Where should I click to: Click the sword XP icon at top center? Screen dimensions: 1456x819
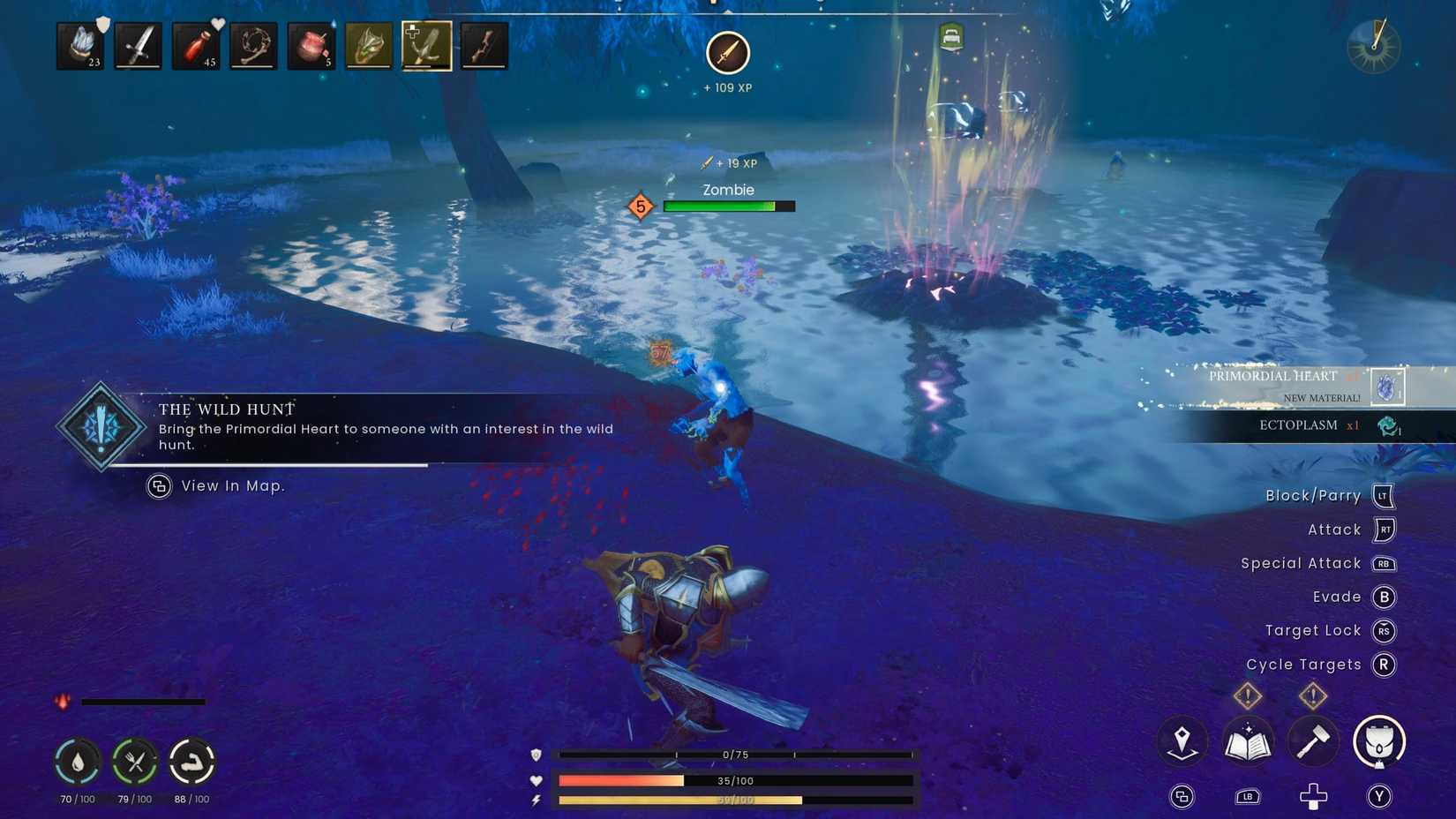[x=728, y=53]
